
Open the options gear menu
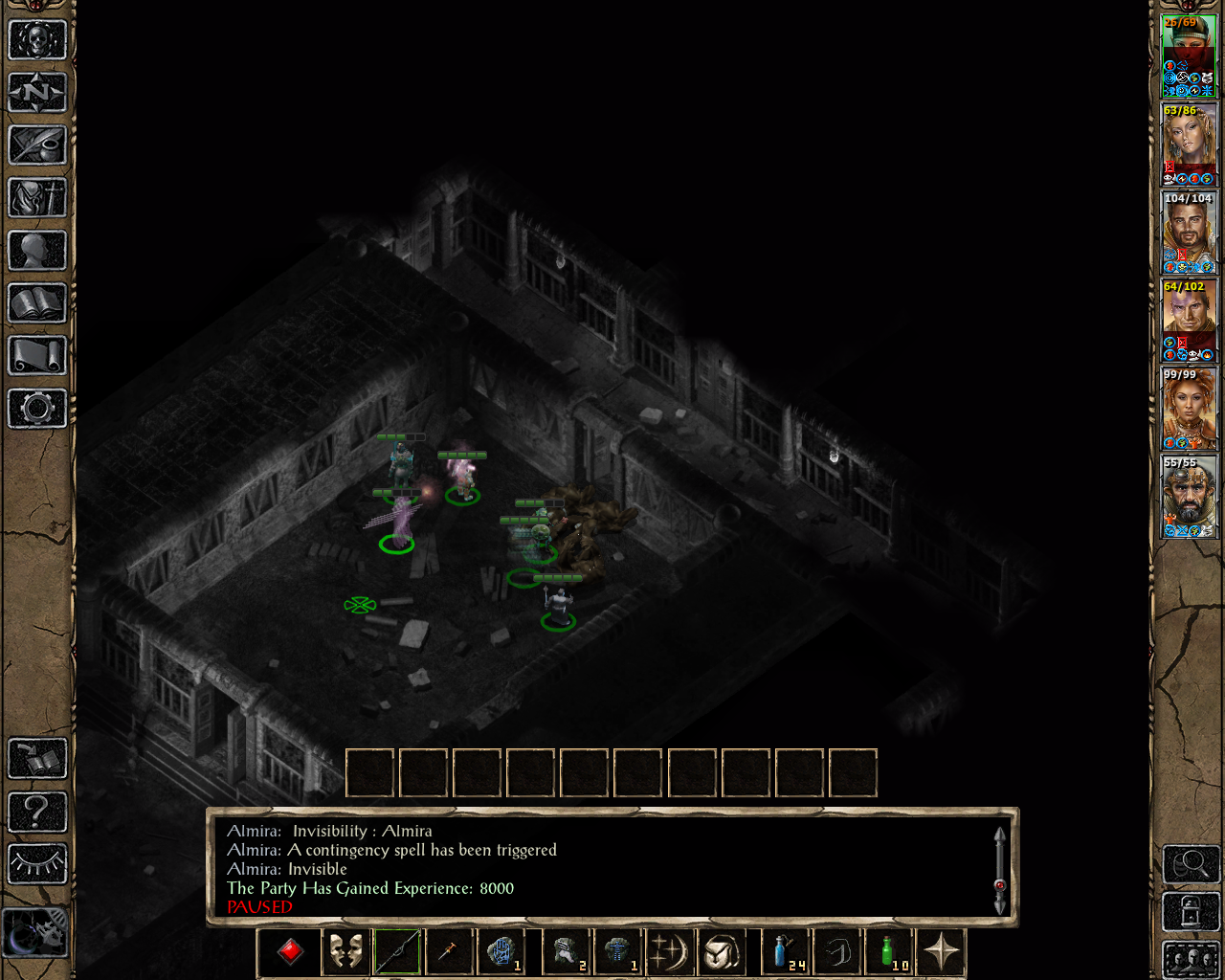click(37, 409)
